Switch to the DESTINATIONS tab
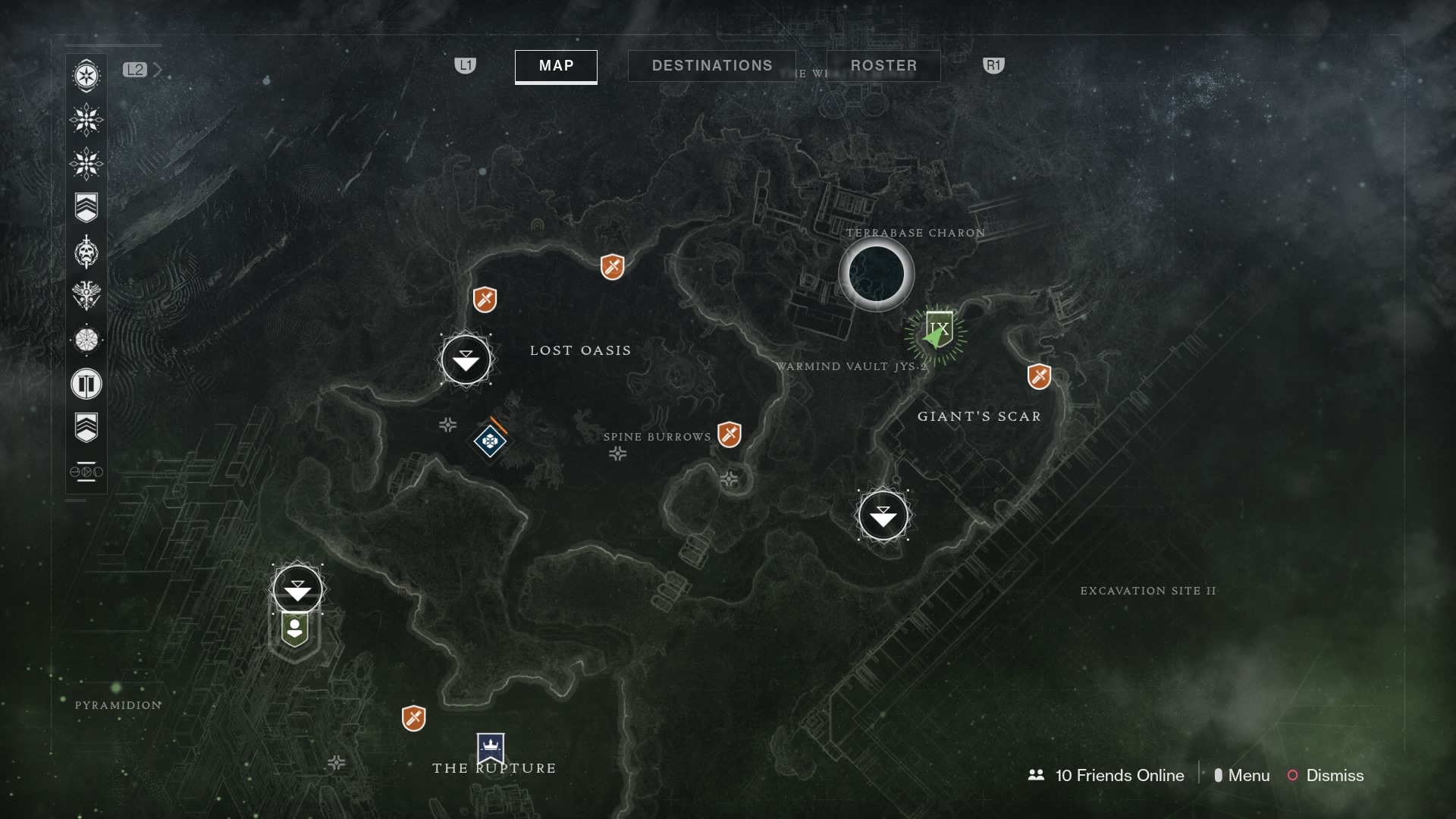Viewport: 1456px width, 819px height. click(x=711, y=65)
